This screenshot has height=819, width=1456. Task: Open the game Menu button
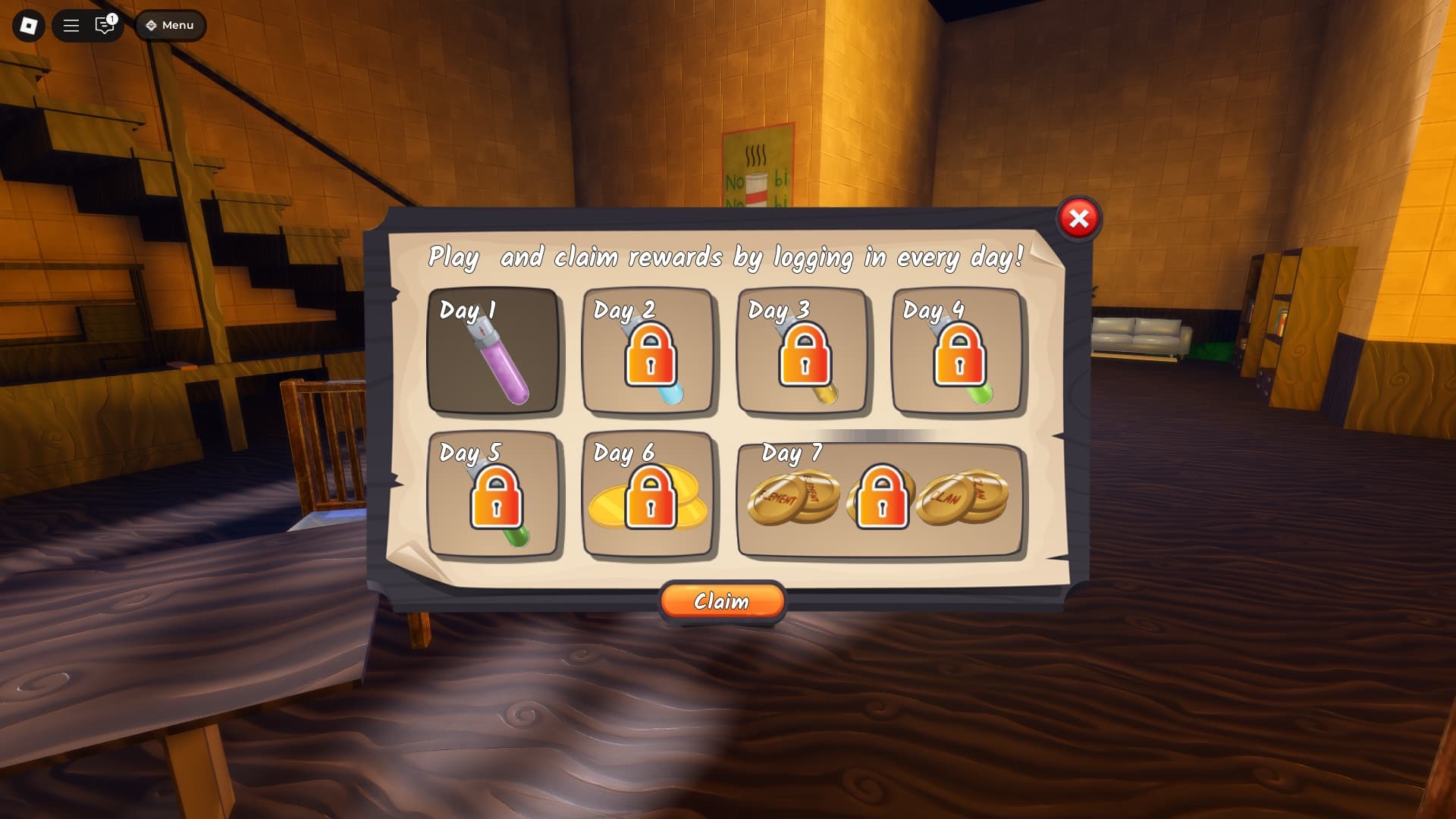pos(170,26)
